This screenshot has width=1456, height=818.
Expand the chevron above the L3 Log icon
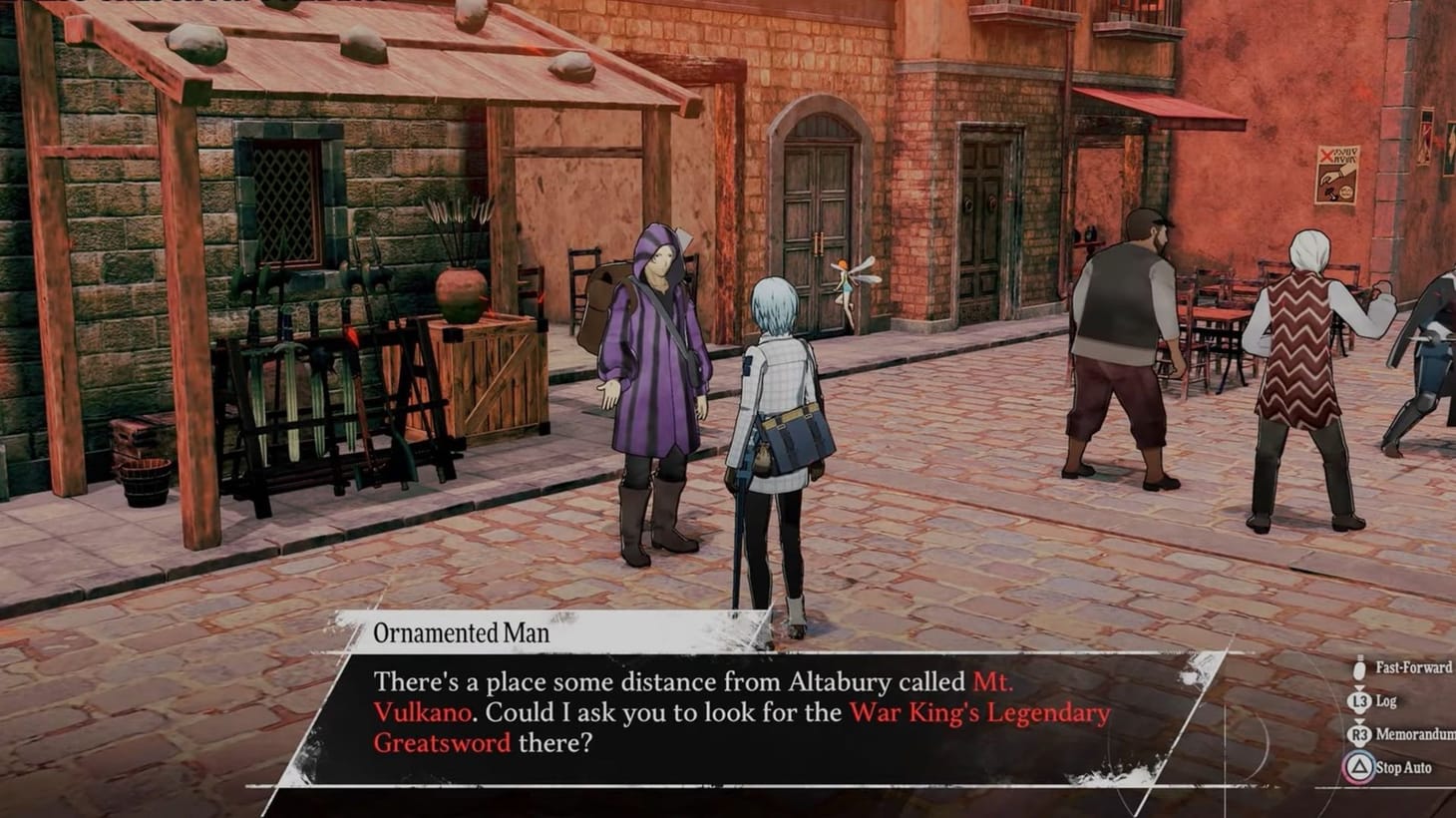[x=1359, y=687]
